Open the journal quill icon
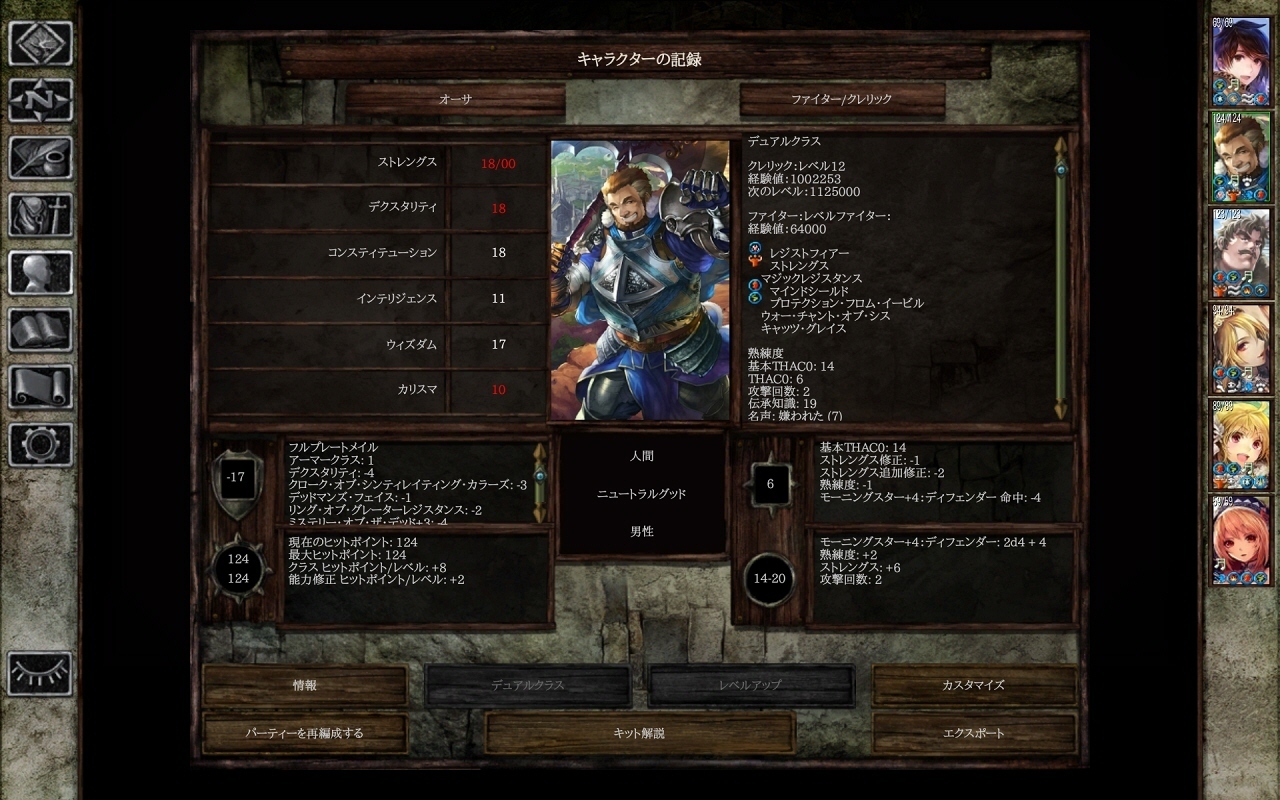1280x800 pixels. (41, 158)
